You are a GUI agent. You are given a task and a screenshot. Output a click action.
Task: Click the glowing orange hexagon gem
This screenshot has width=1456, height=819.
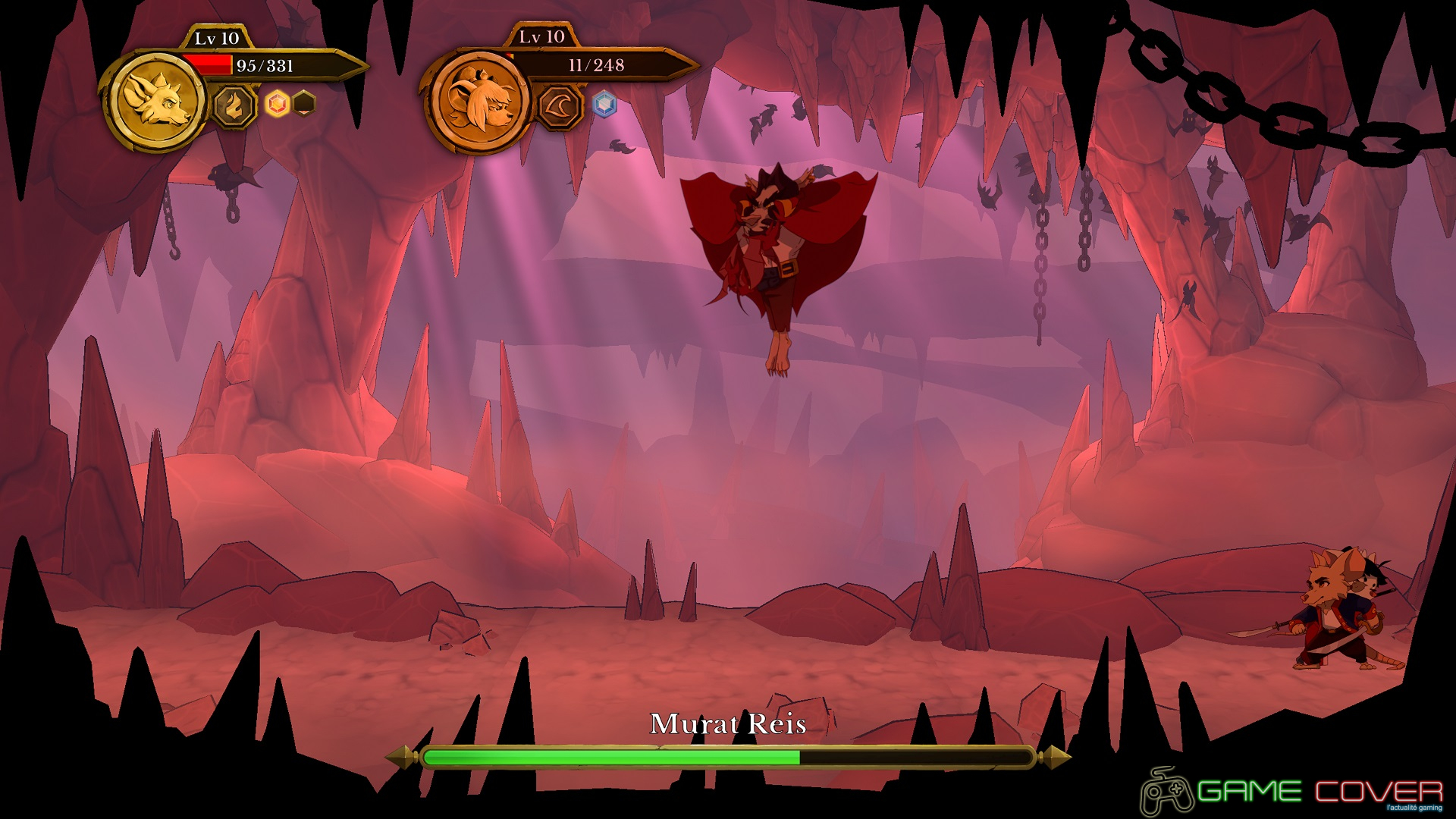pos(278,104)
